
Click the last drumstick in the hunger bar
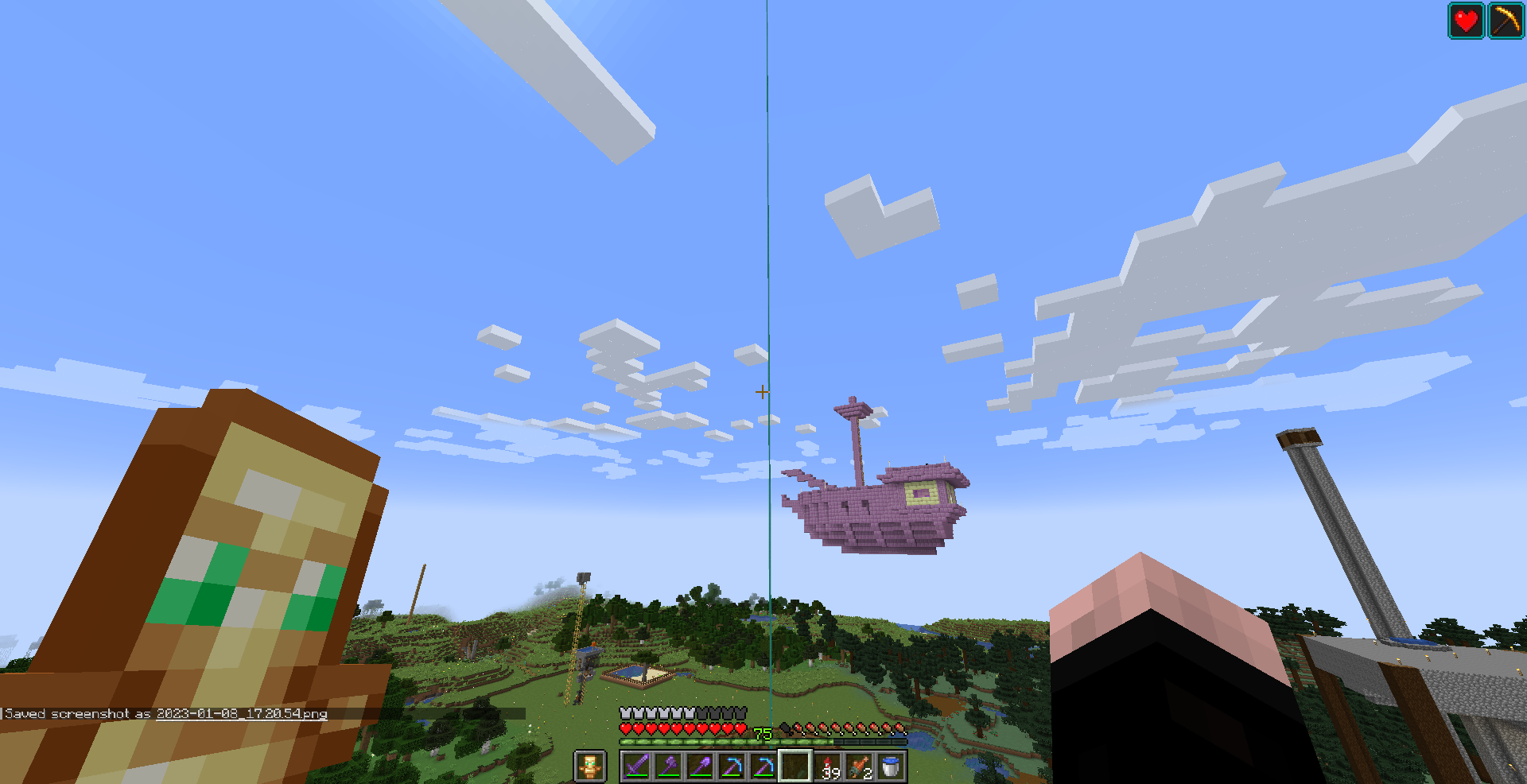click(x=899, y=728)
